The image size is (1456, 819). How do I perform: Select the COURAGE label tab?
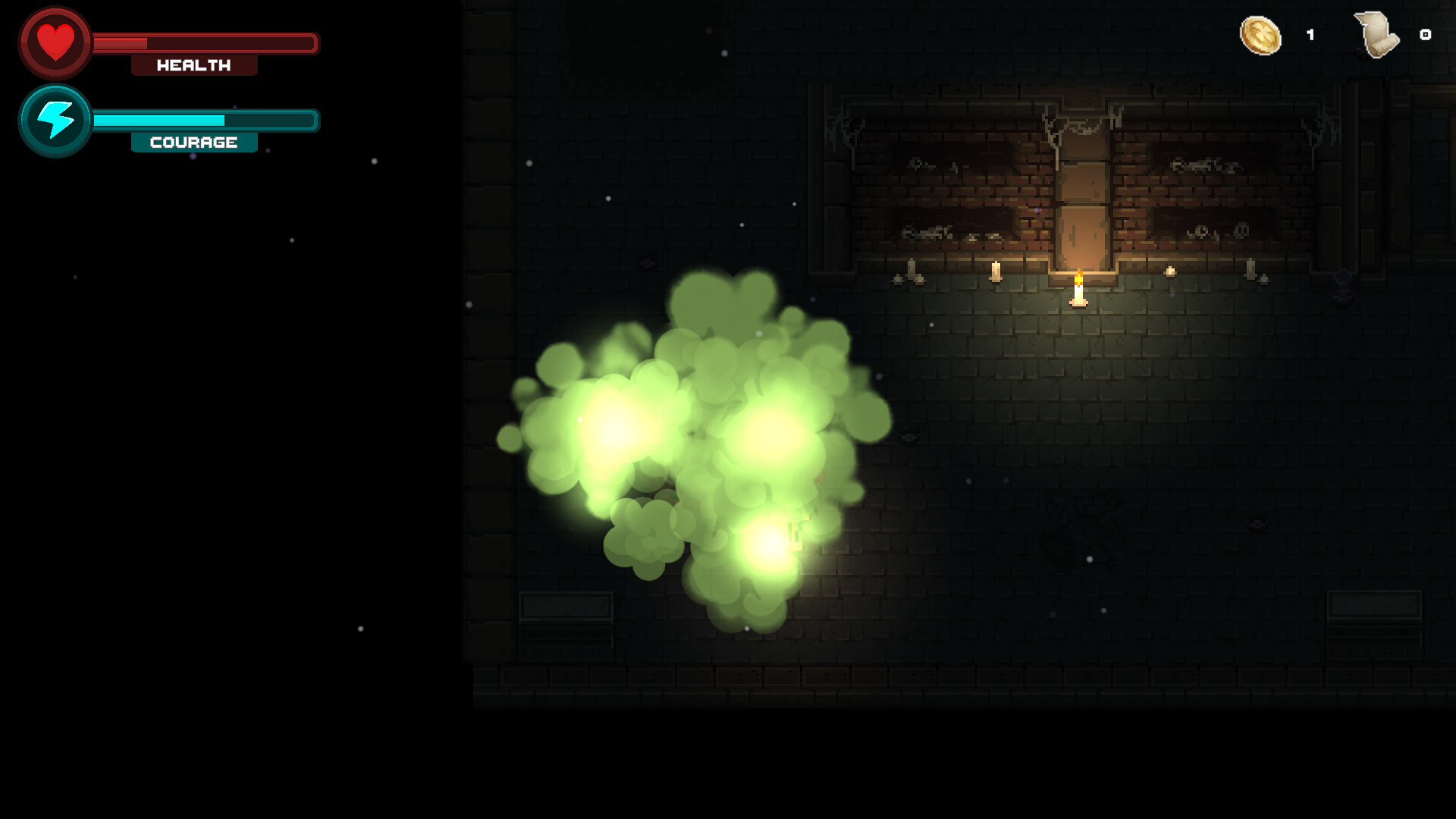tap(193, 141)
